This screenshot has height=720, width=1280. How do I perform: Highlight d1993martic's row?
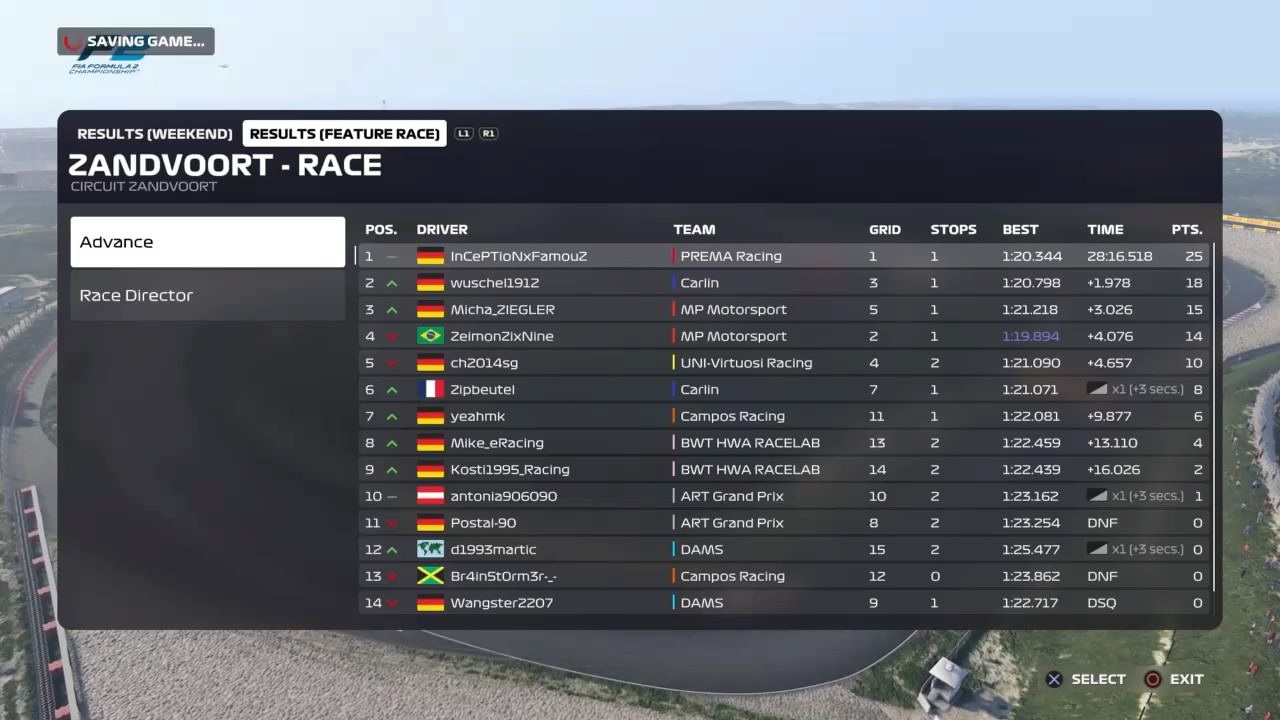[783, 550]
